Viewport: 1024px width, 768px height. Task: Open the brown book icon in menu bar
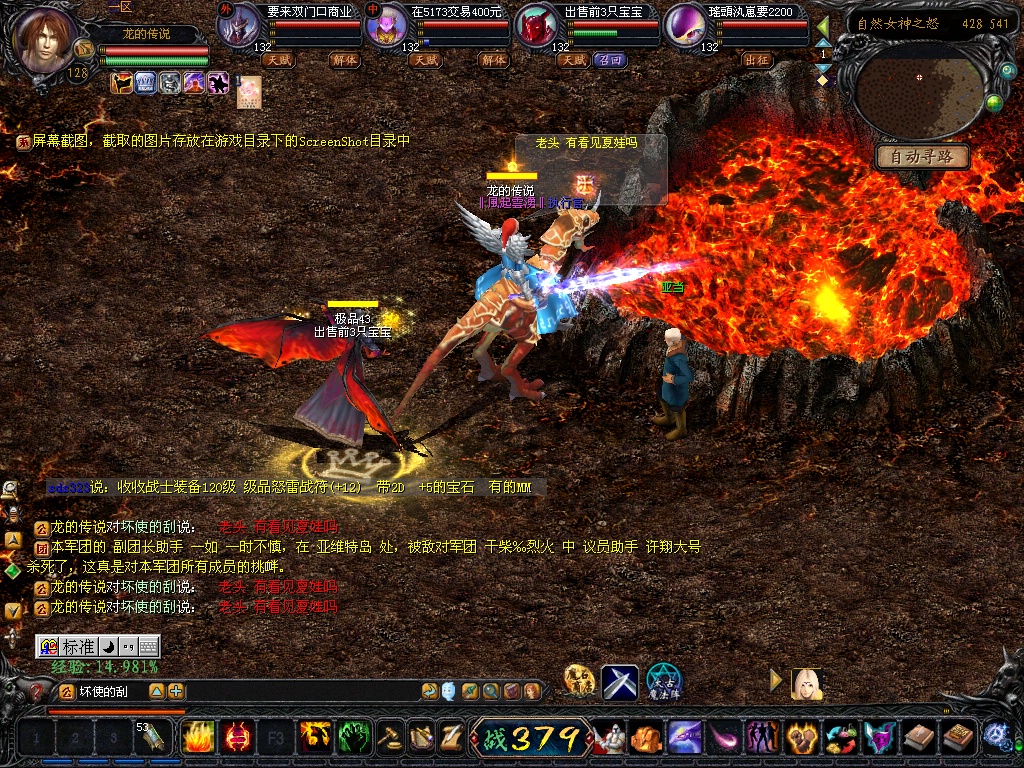click(919, 738)
